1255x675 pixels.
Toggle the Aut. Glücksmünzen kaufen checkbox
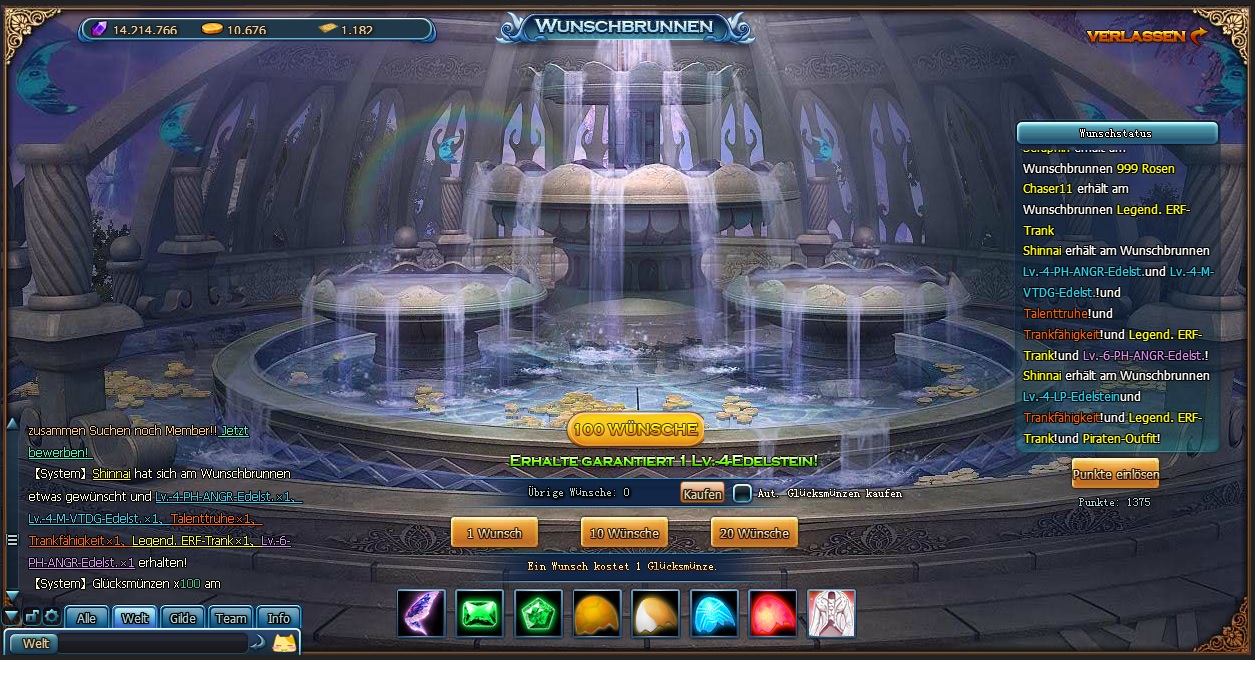pyautogui.click(x=742, y=494)
